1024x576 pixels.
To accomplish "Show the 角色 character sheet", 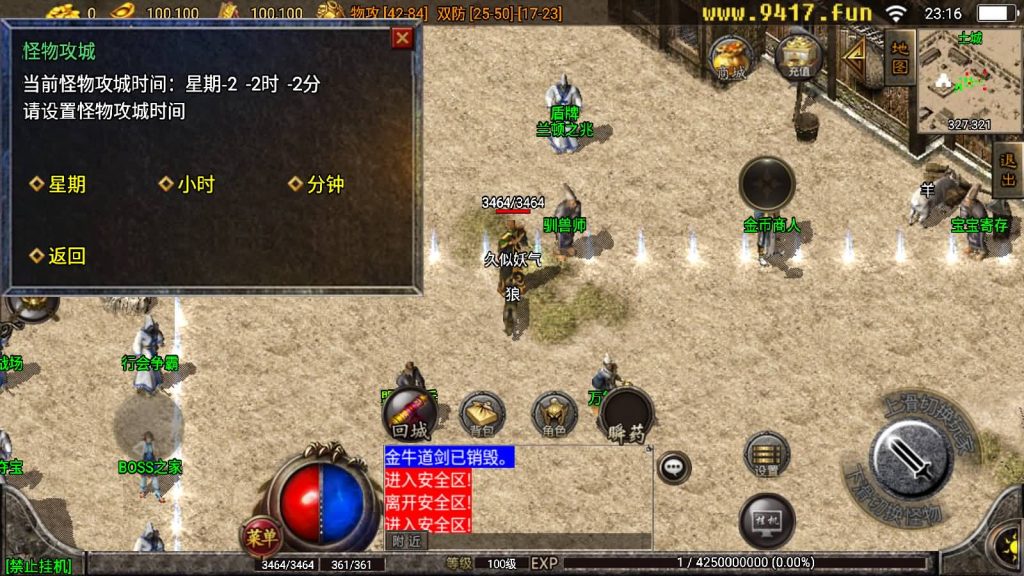I will [554, 414].
